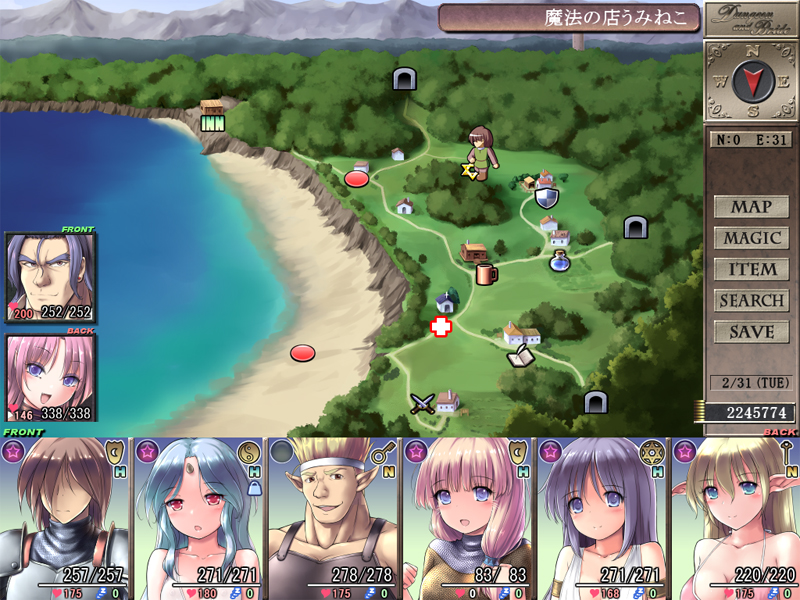
Task: Select the green barred building icon by the cliff
Action: (x=212, y=124)
